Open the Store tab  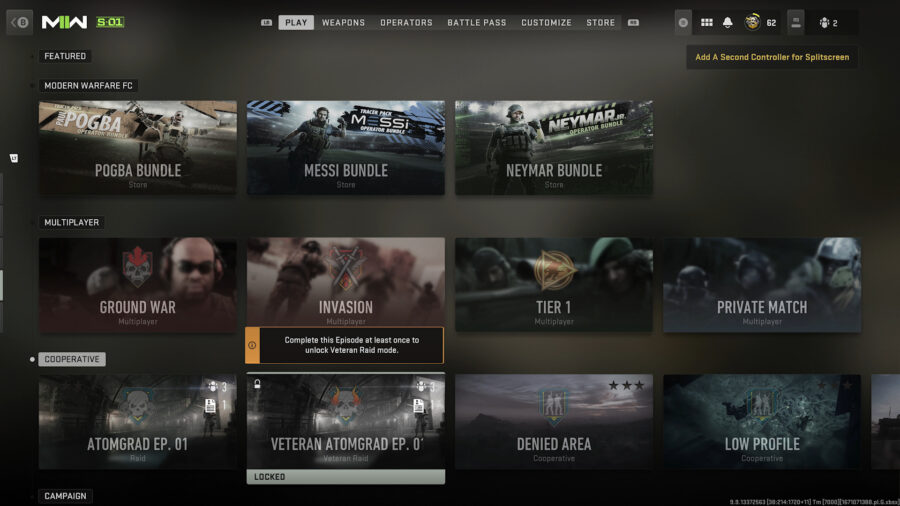tap(601, 22)
